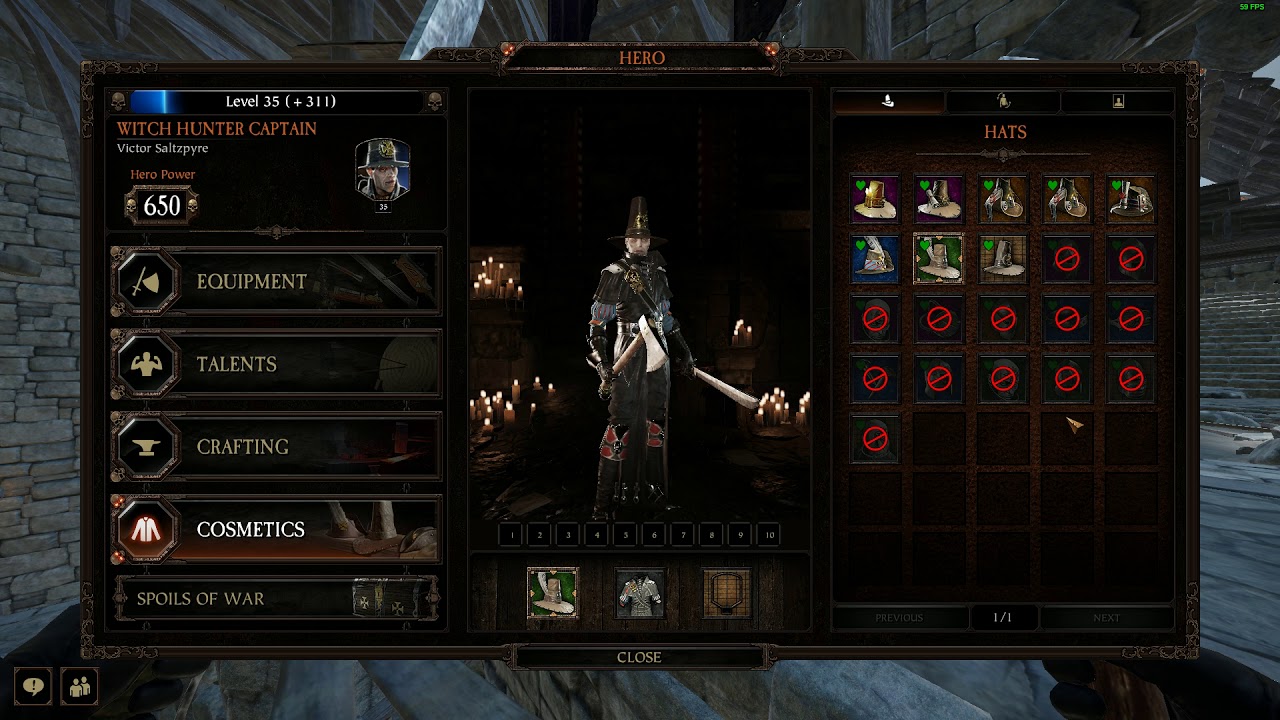Open the Talents menu
The width and height of the screenshot is (1280, 720).
click(x=276, y=364)
